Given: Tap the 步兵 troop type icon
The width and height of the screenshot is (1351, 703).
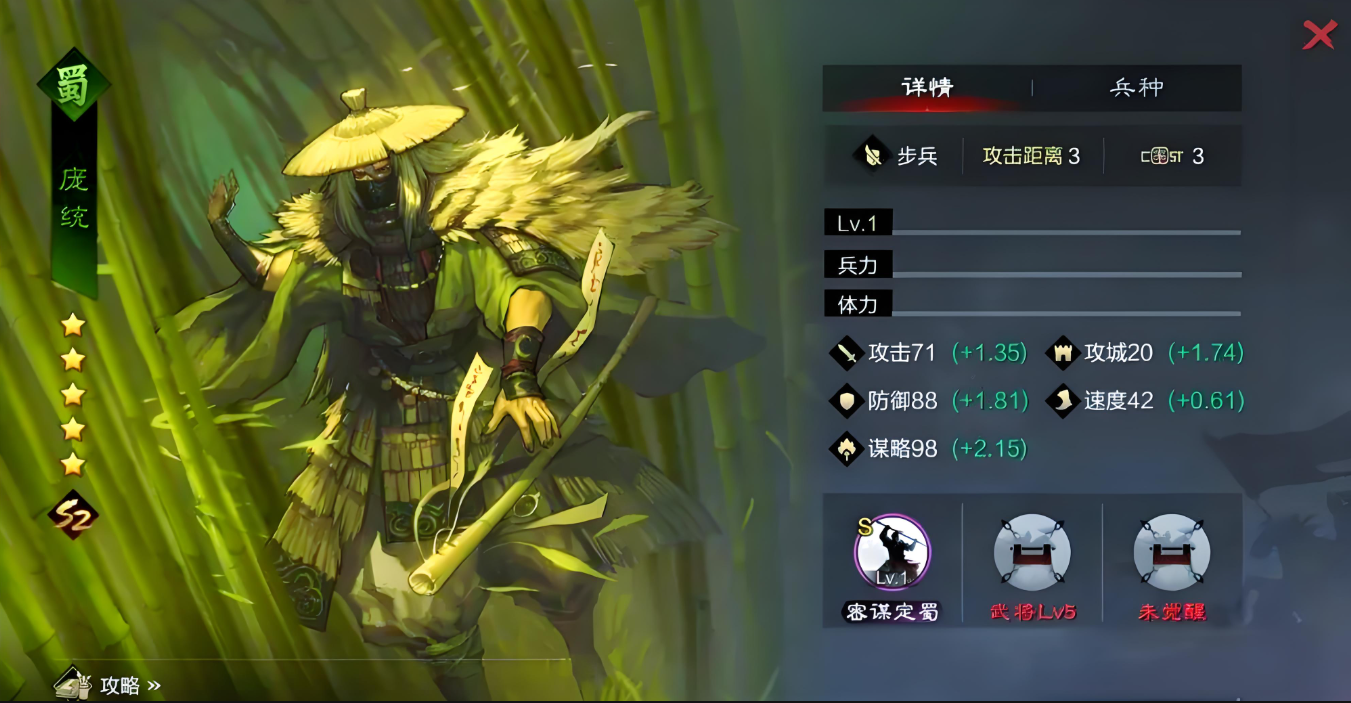Looking at the screenshot, I should (x=873, y=156).
